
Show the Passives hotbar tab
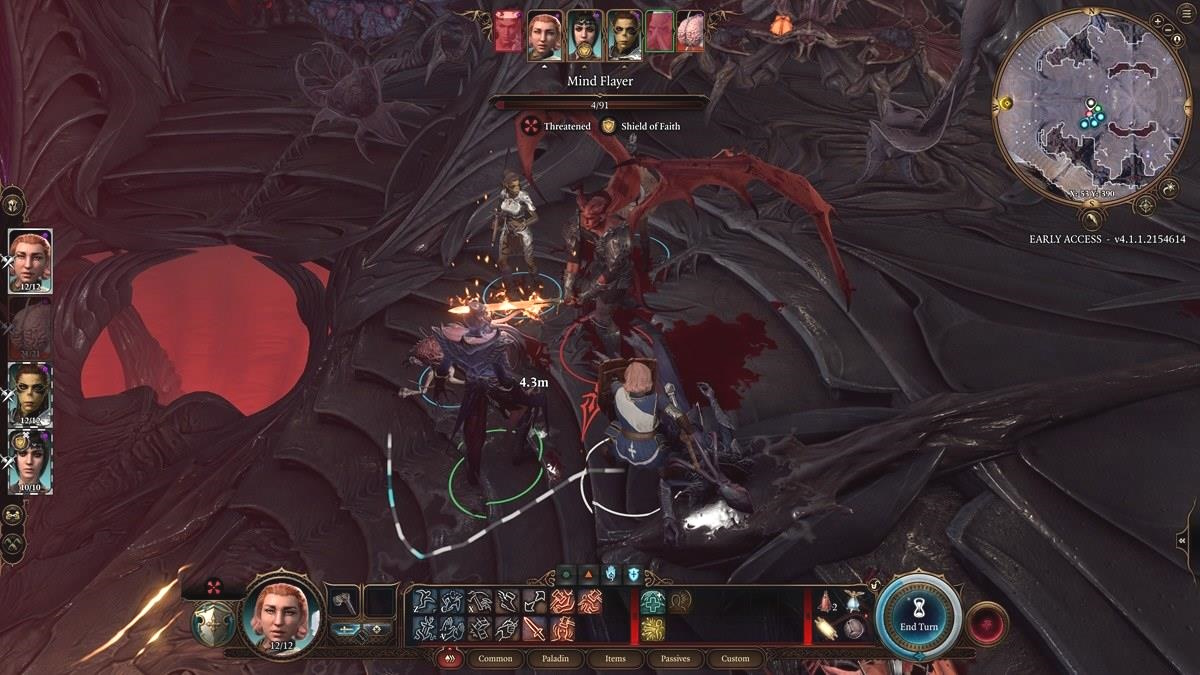(675, 659)
